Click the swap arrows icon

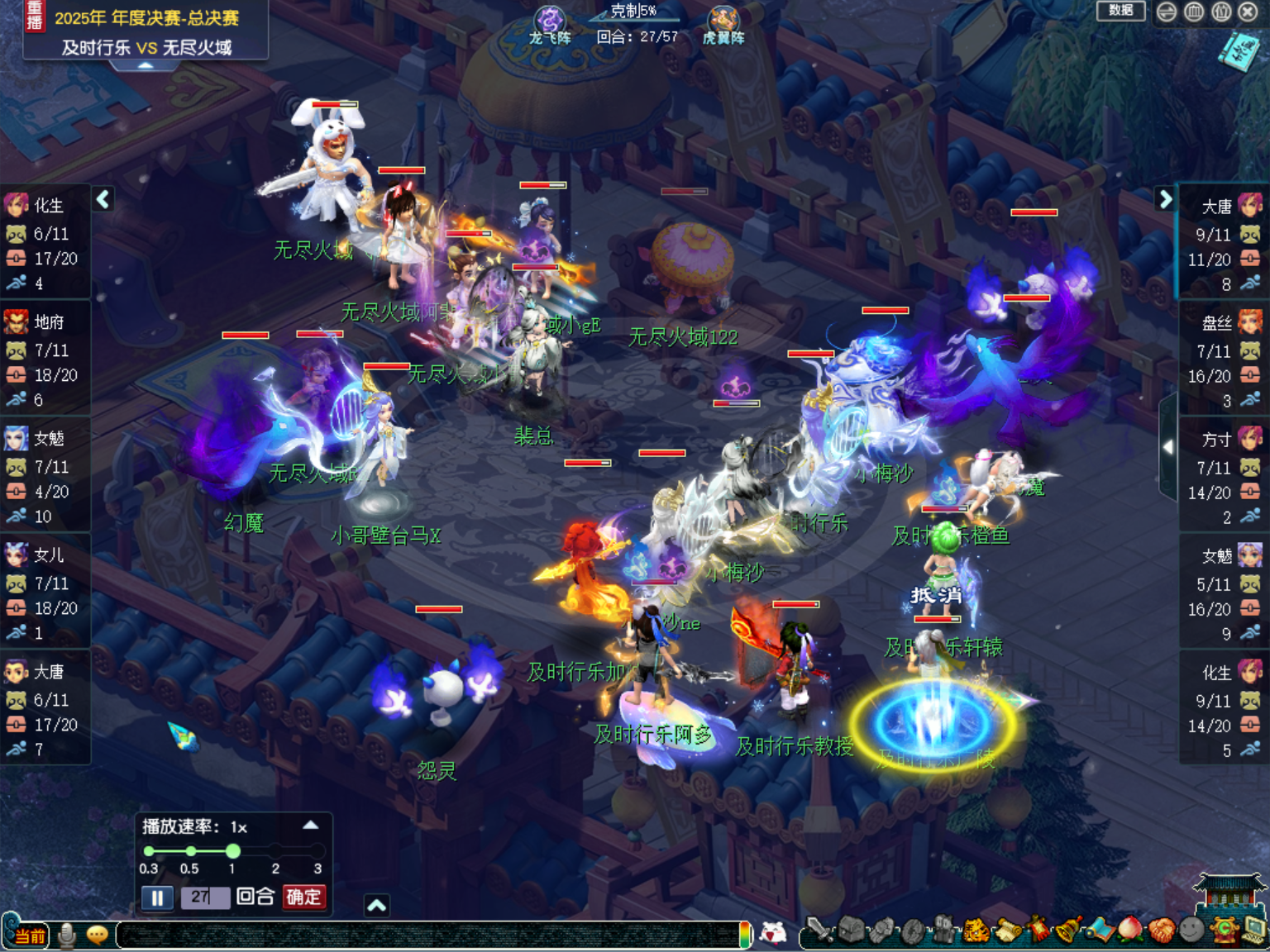[x=1166, y=12]
